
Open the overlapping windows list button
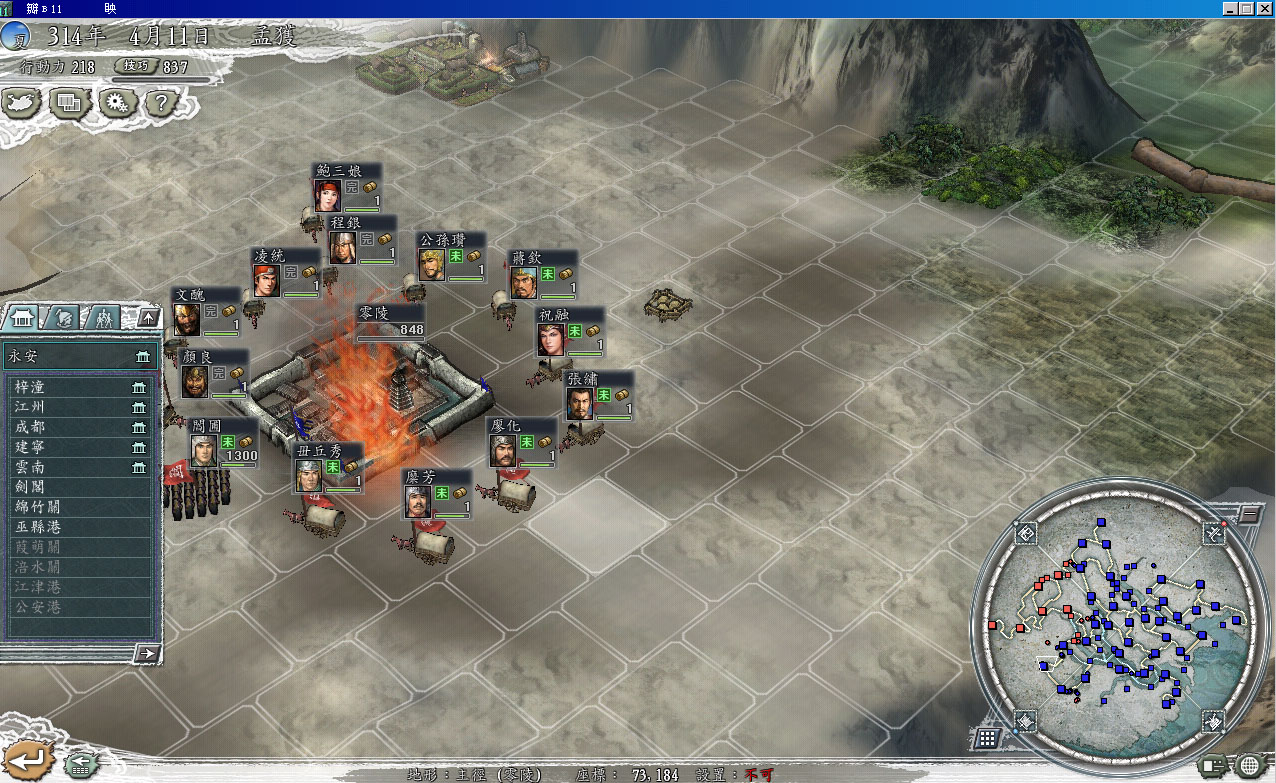70,102
